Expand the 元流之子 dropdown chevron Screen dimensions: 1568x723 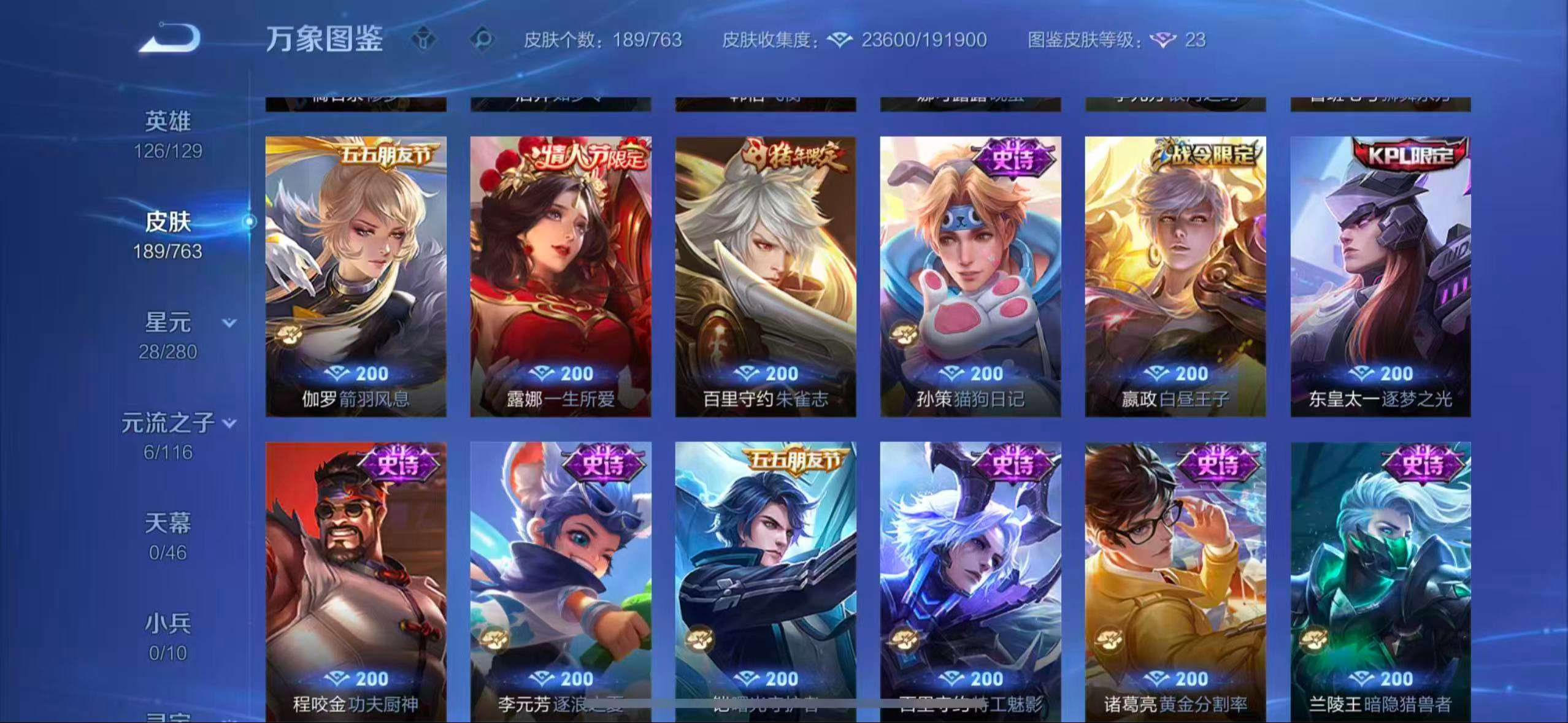tap(228, 423)
